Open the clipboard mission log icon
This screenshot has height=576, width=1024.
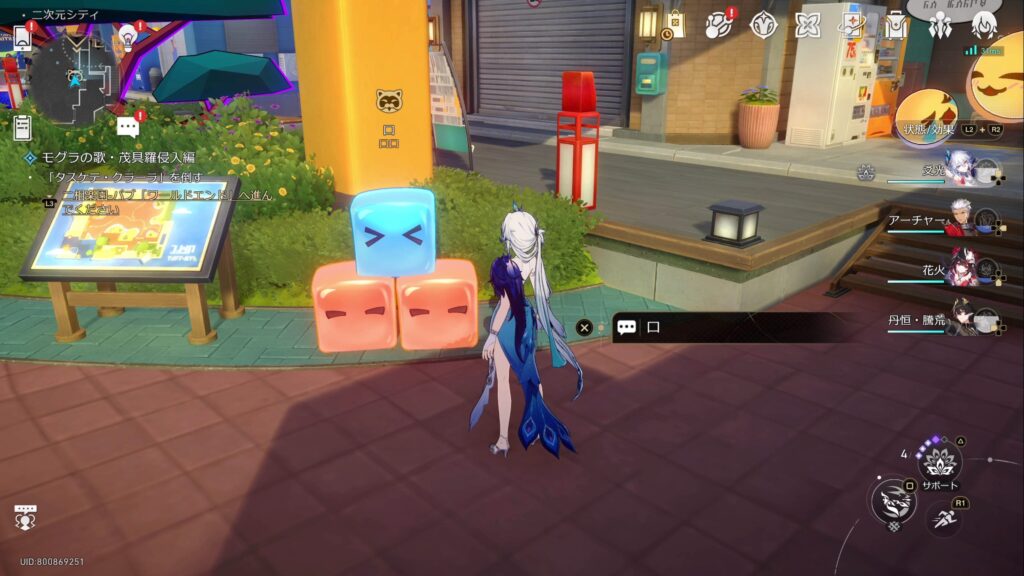coord(22,128)
